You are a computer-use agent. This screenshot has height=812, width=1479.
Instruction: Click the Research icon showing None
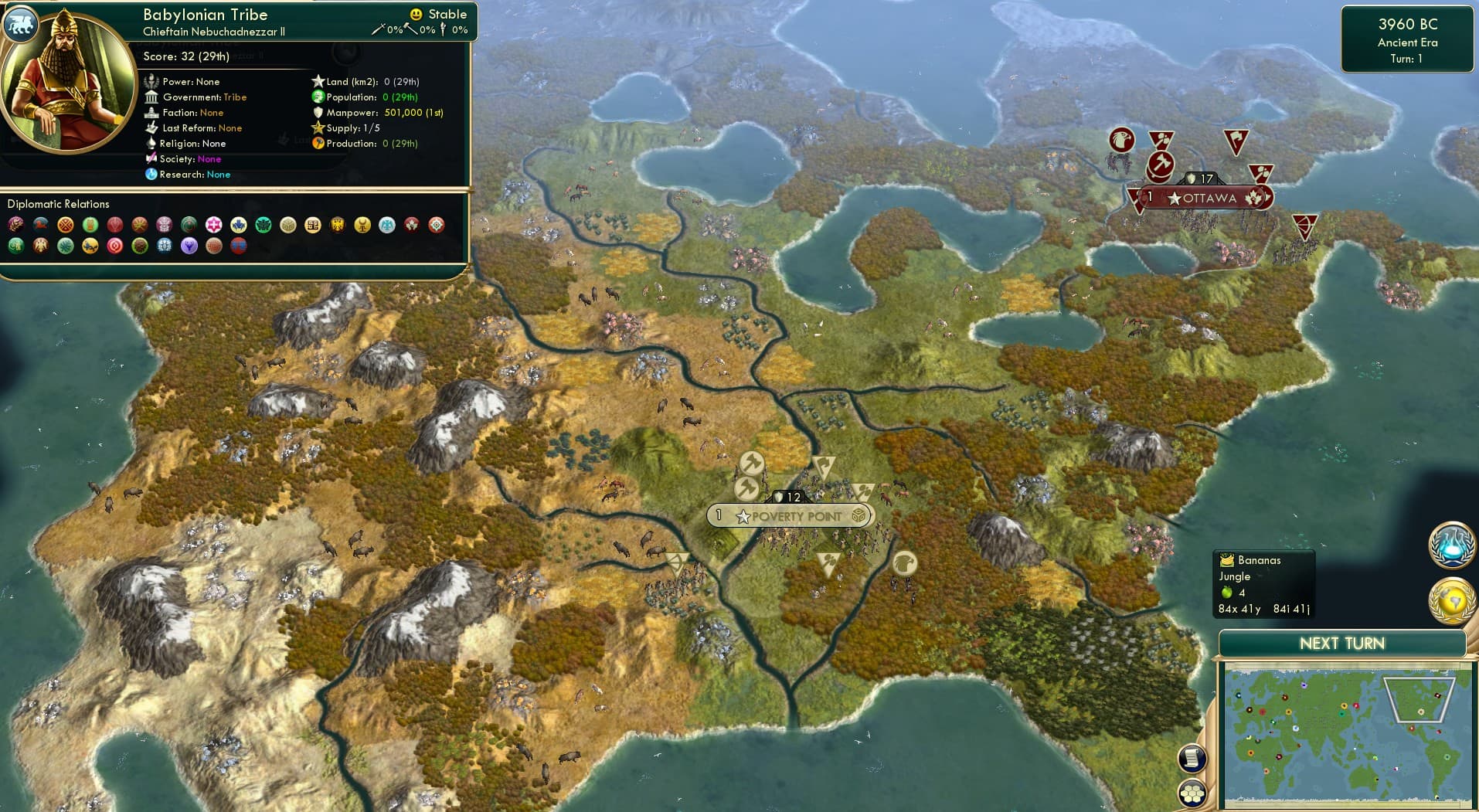click(x=153, y=175)
